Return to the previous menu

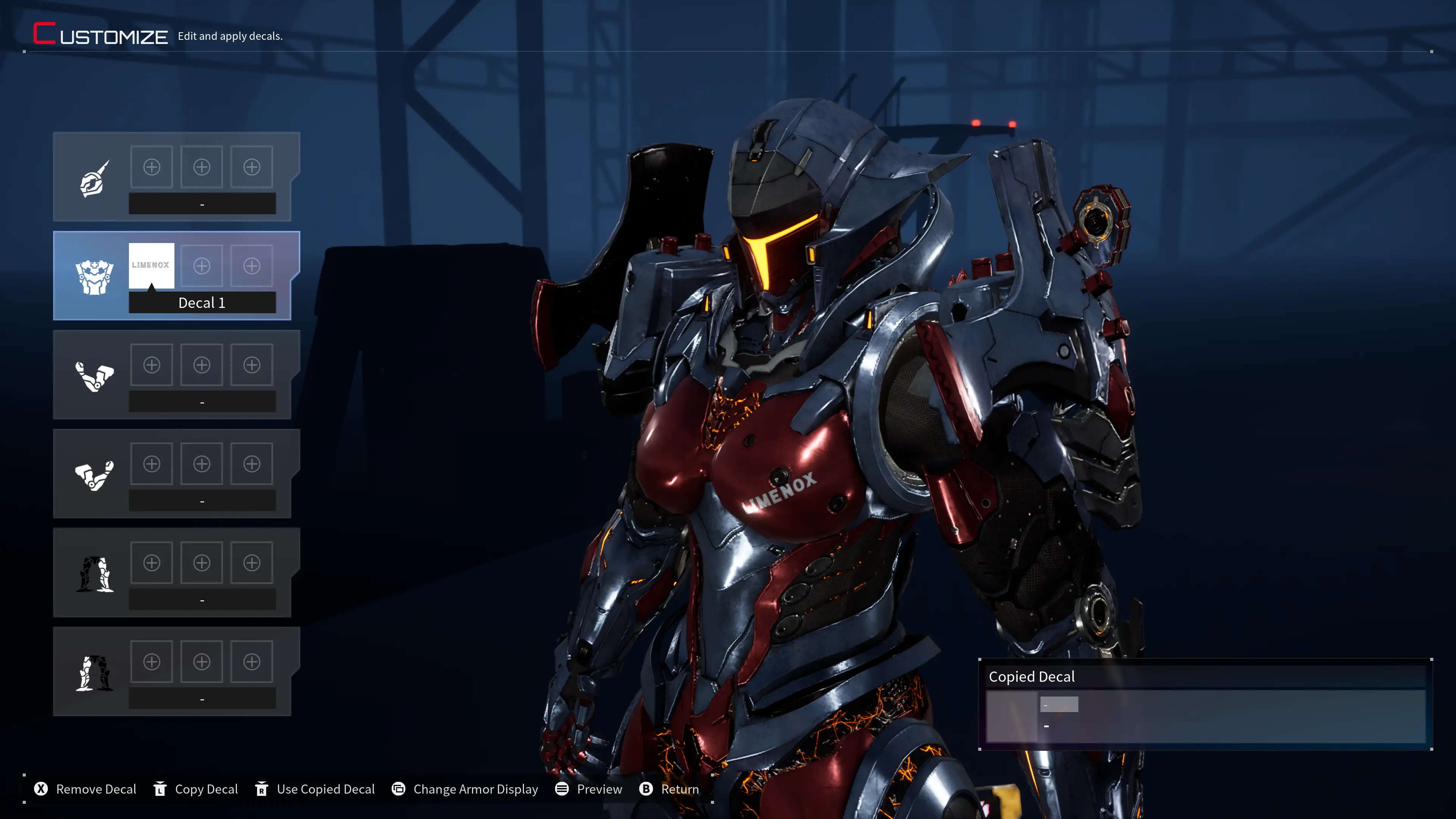click(670, 789)
